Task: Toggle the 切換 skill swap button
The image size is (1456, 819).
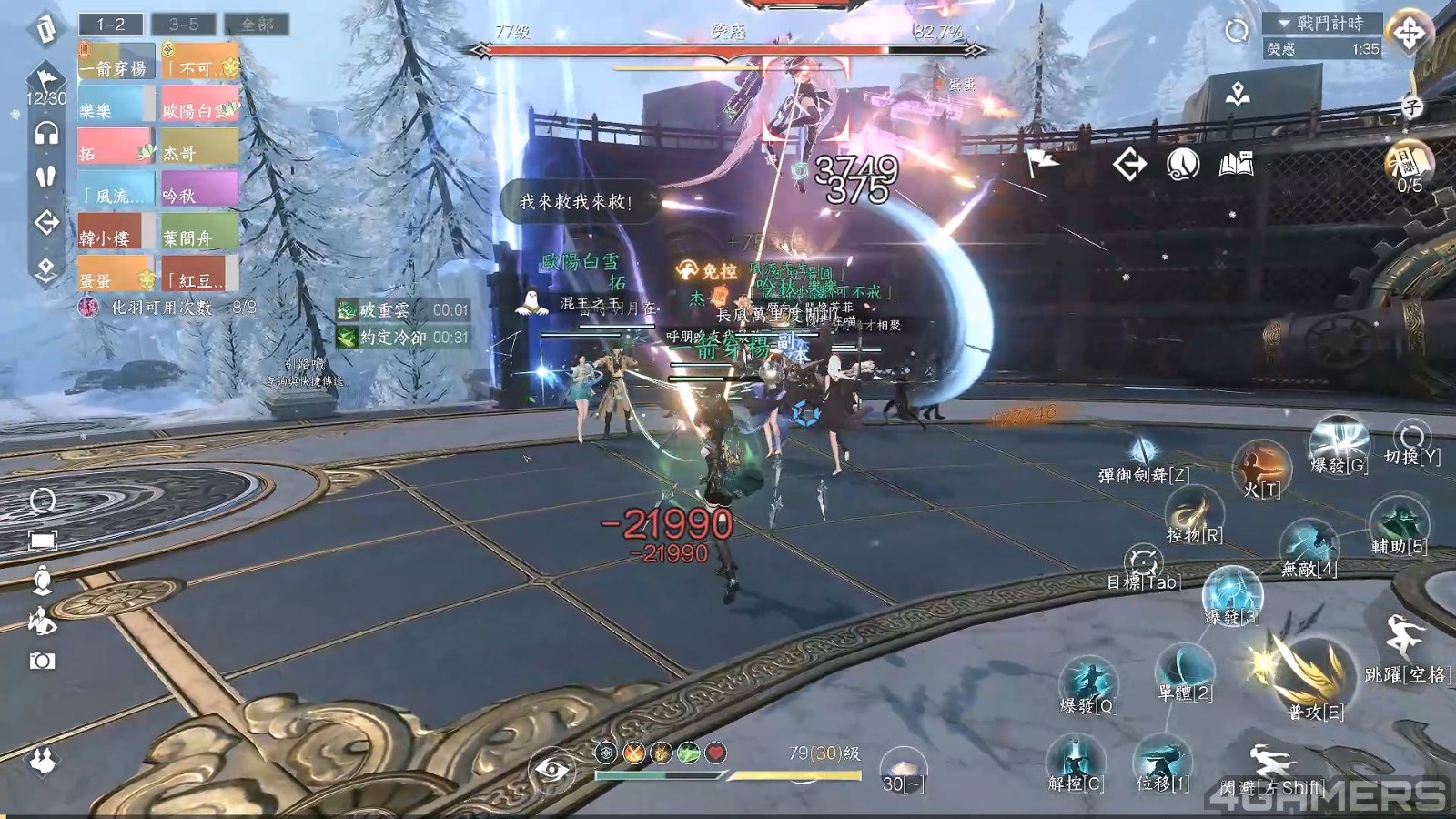Action: coord(1411,440)
